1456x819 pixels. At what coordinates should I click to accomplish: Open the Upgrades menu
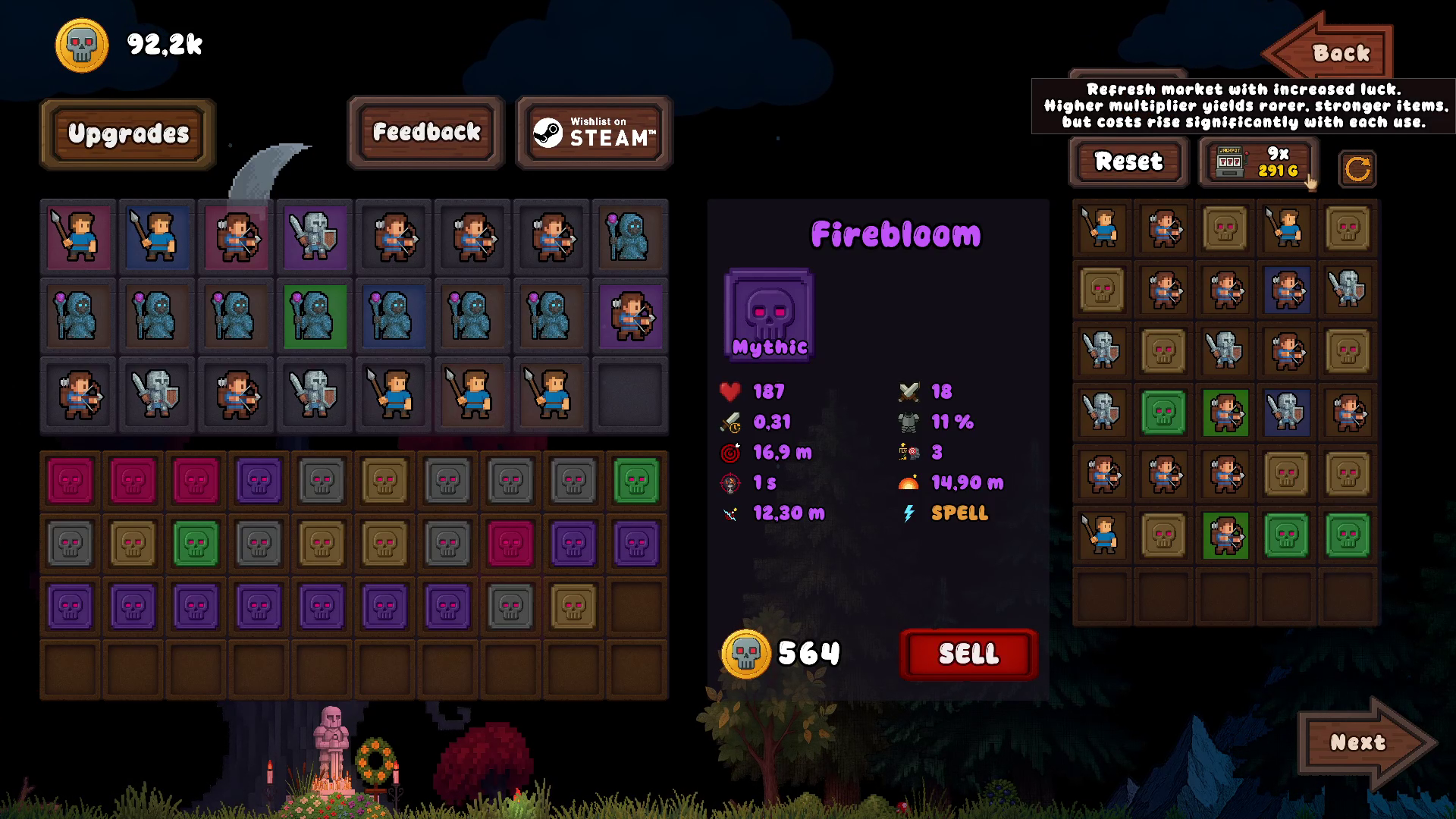[x=128, y=133]
